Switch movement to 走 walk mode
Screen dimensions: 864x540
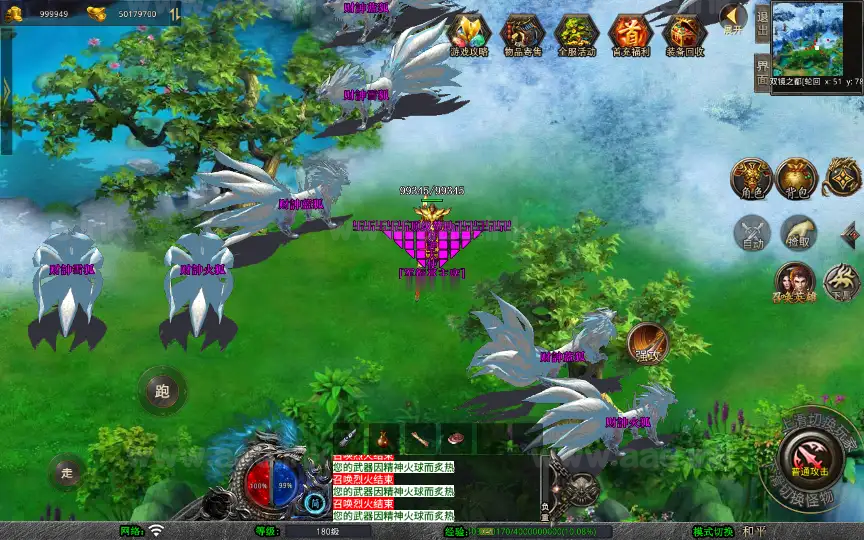pos(66,471)
